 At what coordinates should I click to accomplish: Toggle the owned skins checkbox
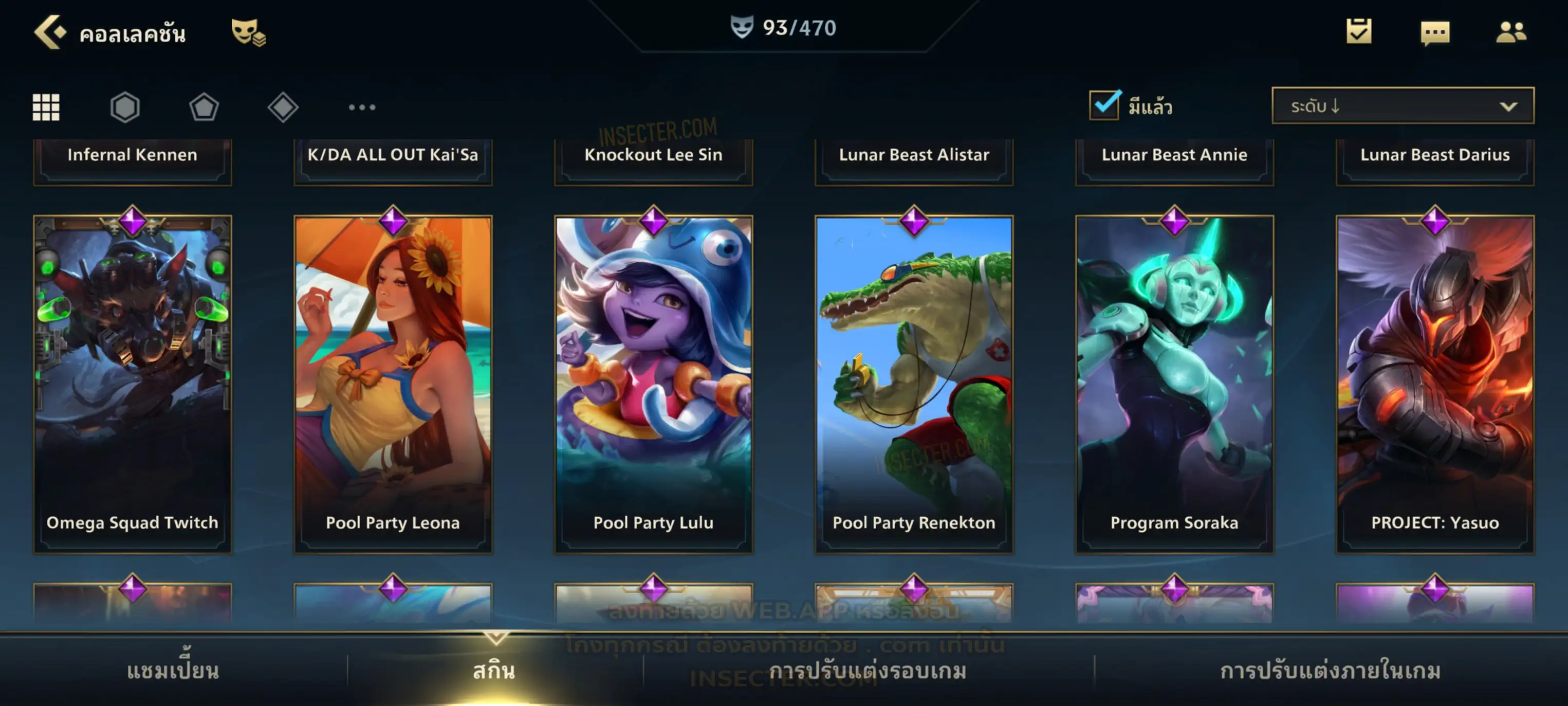[1104, 105]
